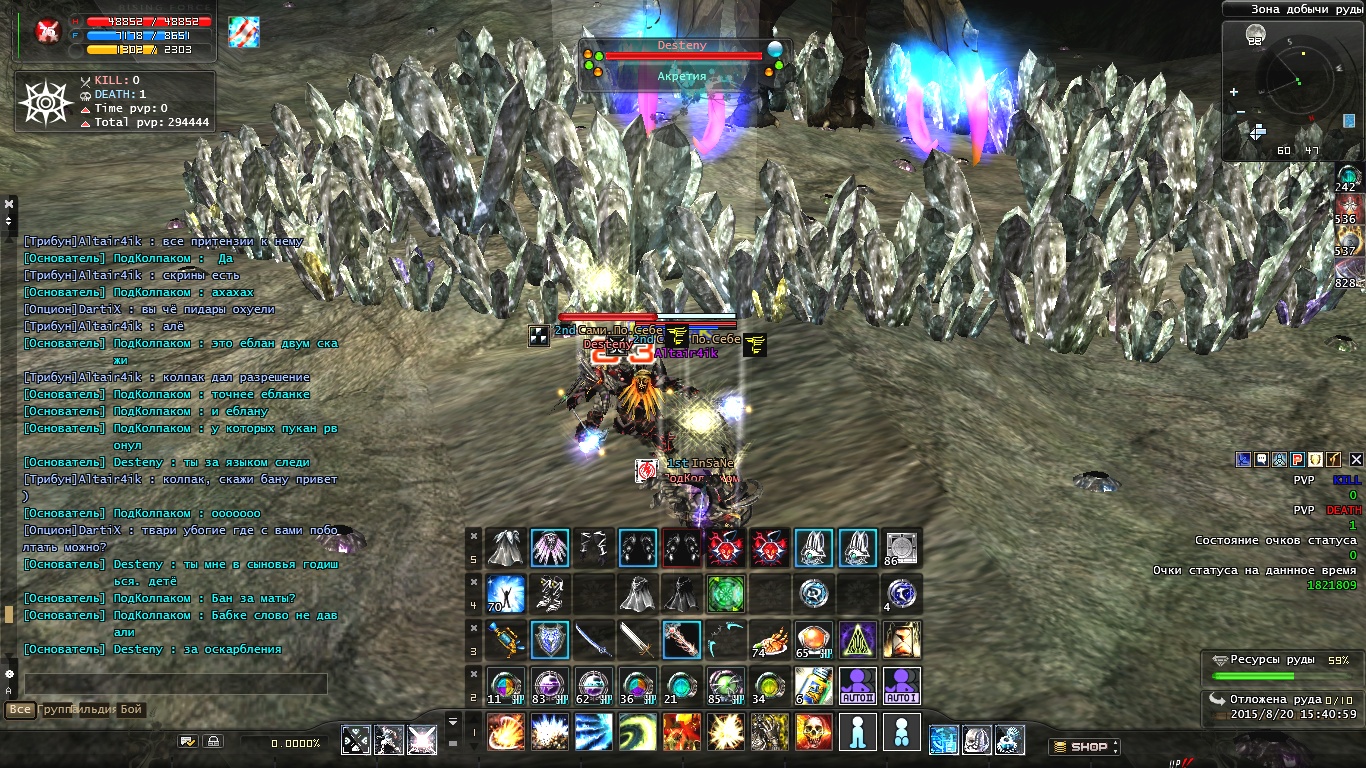Activate the flaming skull skill

[x=813, y=732]
